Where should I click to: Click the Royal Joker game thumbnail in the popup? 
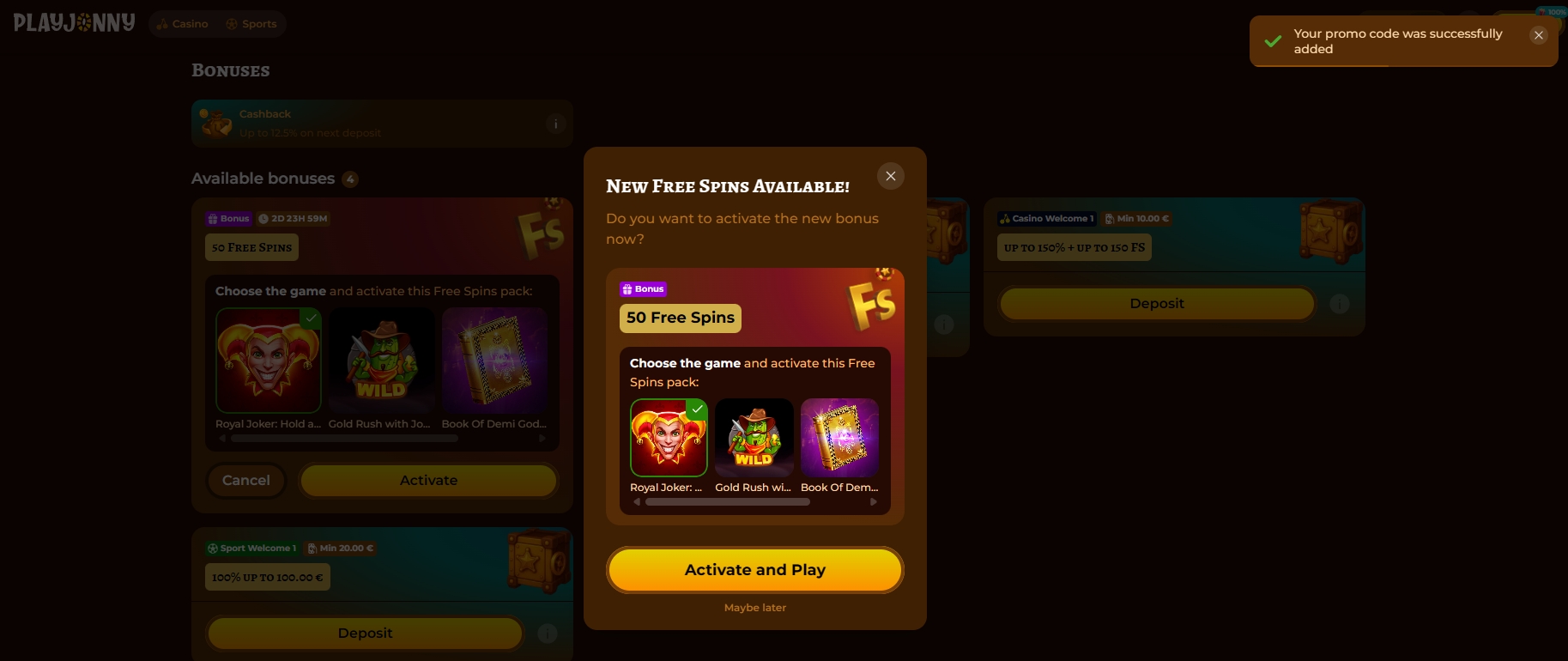669,438
